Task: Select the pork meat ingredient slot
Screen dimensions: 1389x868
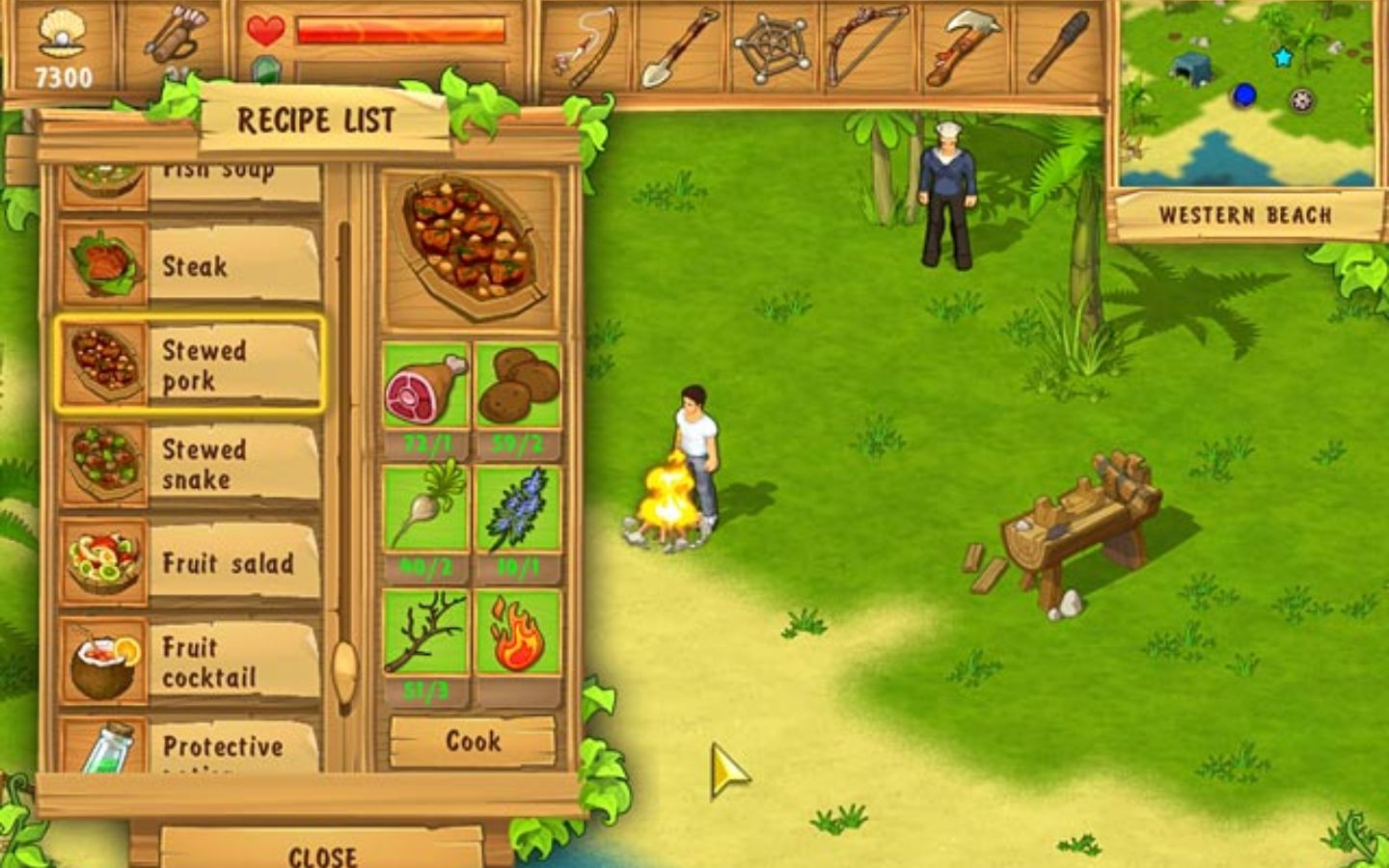Action: [x=425, y=384]
